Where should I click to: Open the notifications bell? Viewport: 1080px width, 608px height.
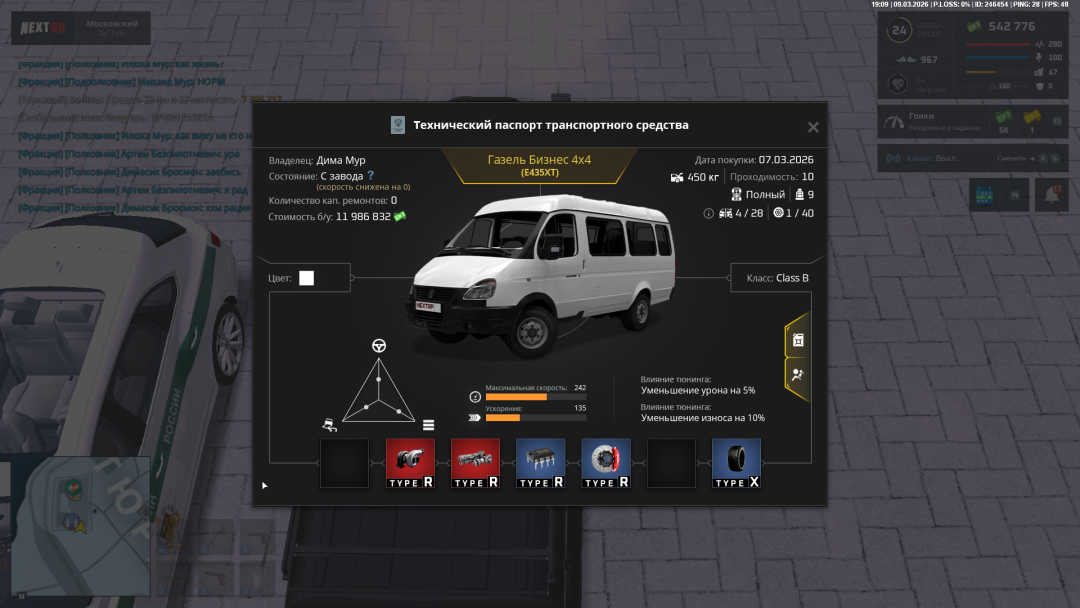[x=1051, y=195]
